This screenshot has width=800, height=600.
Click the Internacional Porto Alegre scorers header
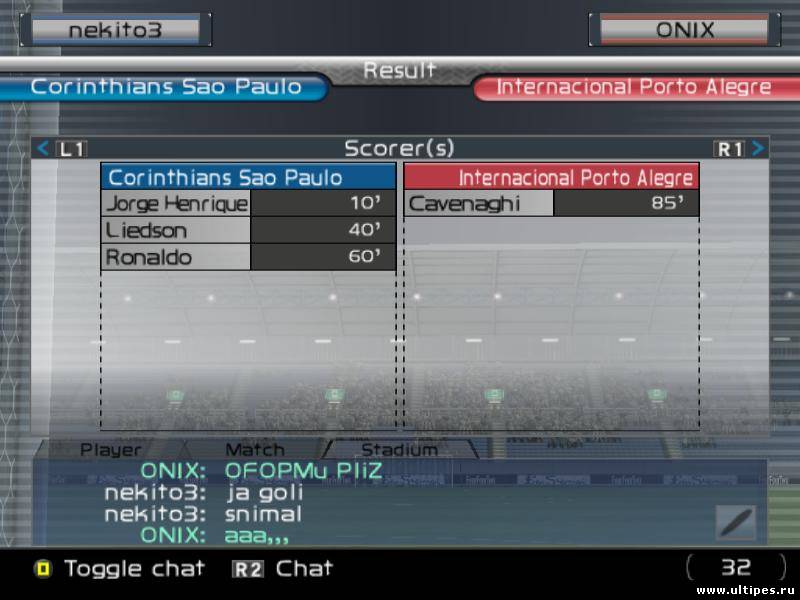(x=551, y=178)
